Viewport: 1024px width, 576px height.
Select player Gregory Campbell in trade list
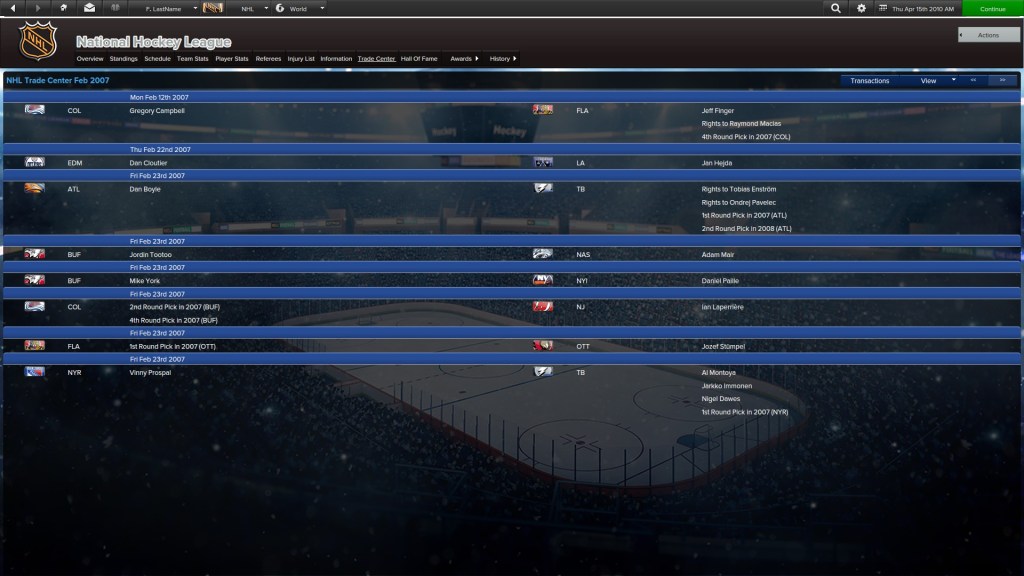click(x=157, y=111)
